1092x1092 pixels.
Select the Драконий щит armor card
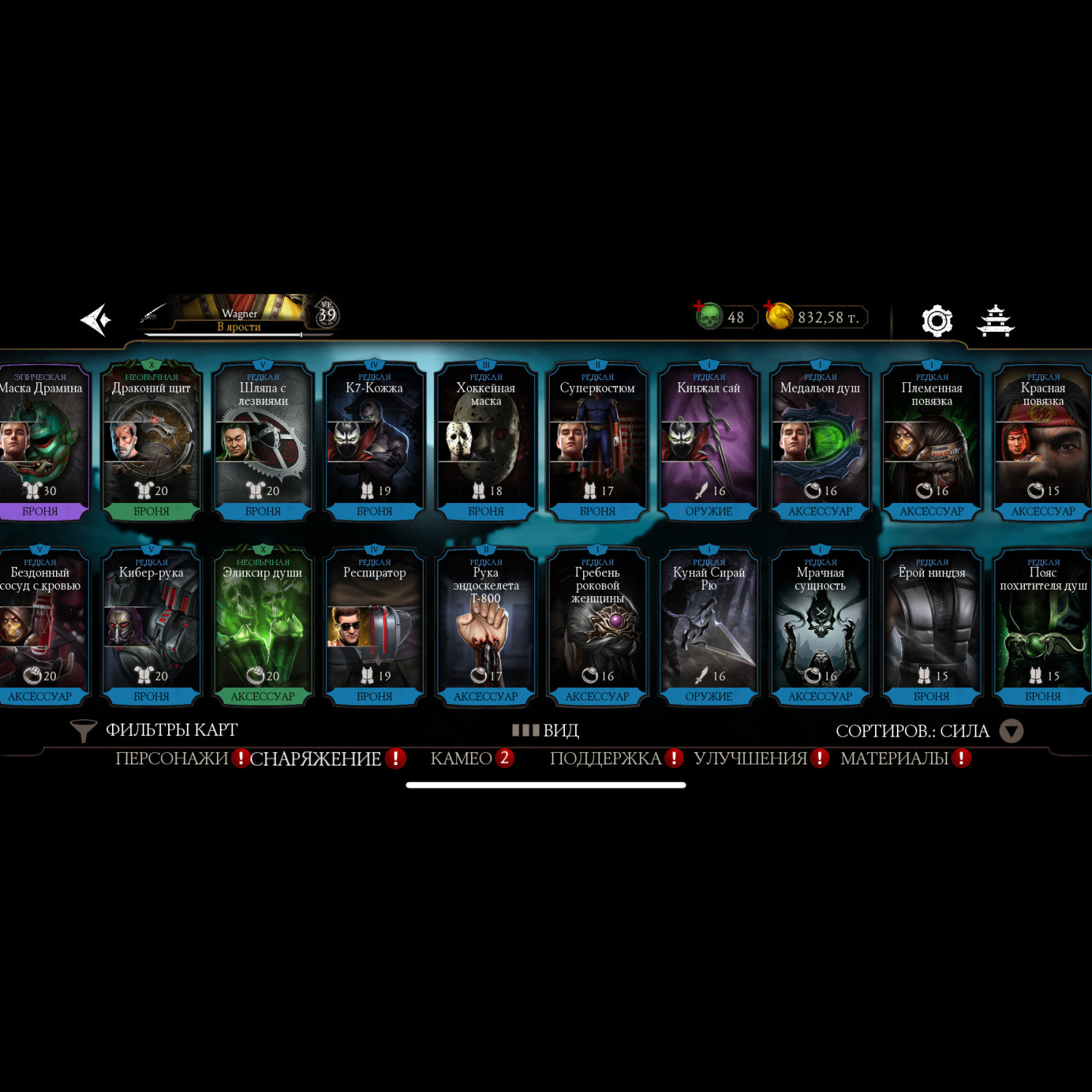[151, 442]
